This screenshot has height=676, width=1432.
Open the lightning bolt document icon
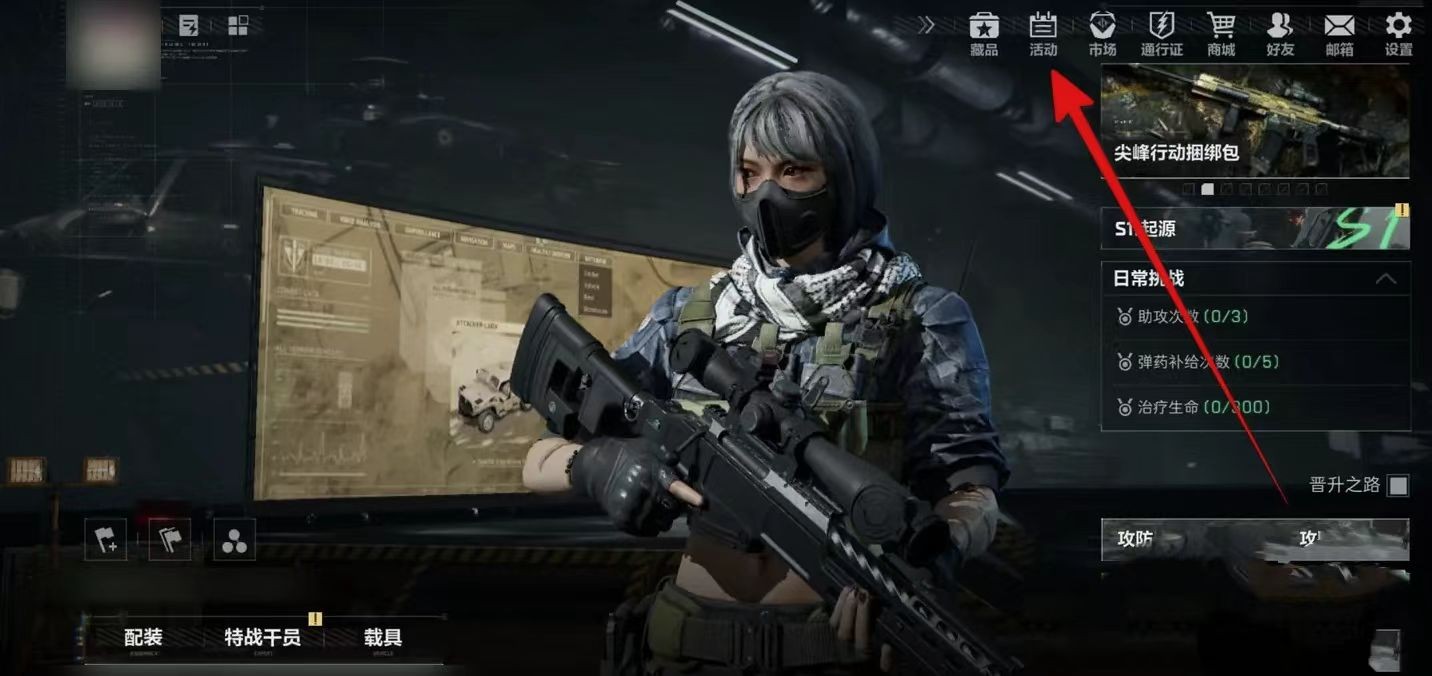(188, 26)
